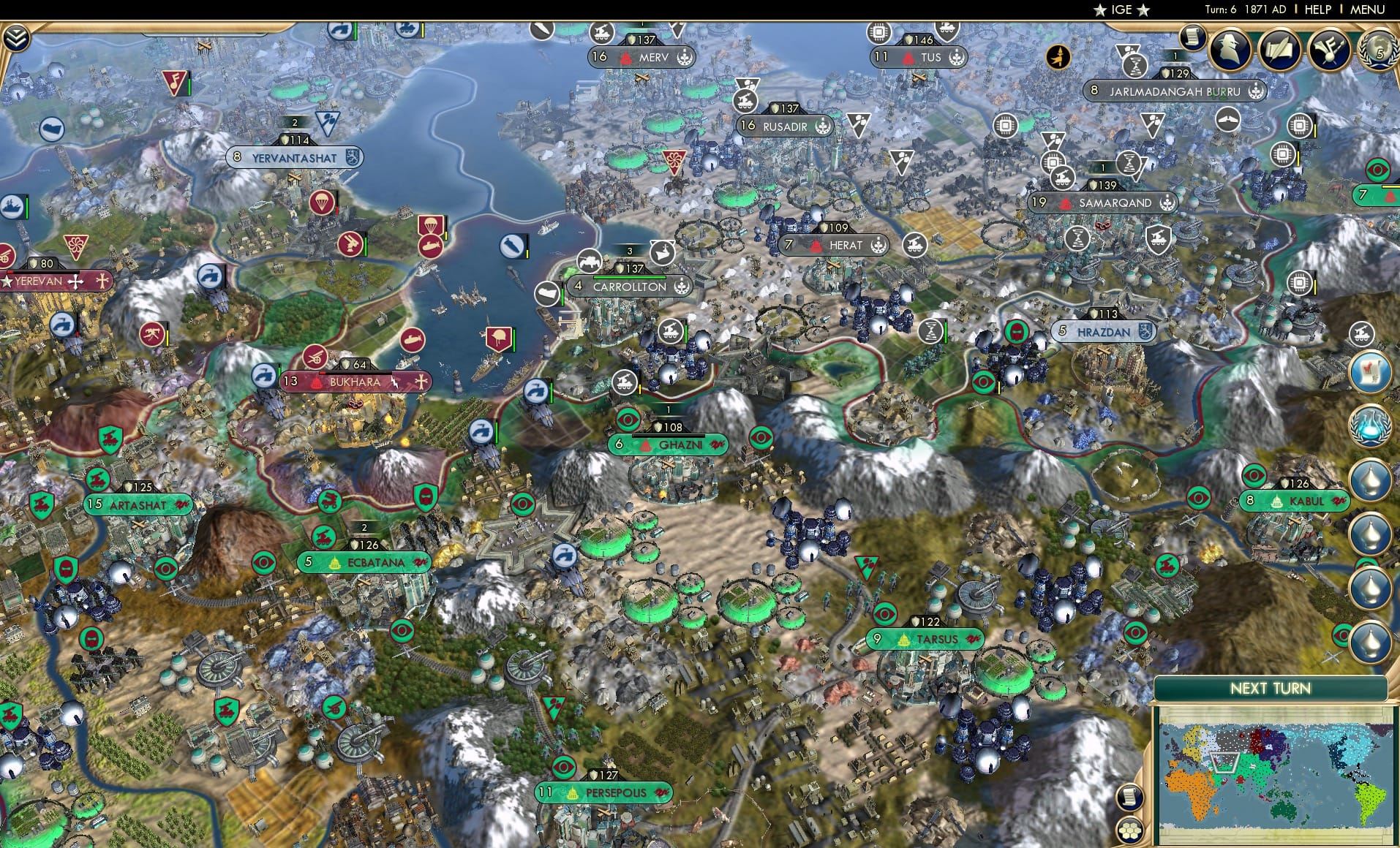Open the Espionage overview (spy icon)
This screenshot has width=1400, height=848.
[x=1228, y=48]
